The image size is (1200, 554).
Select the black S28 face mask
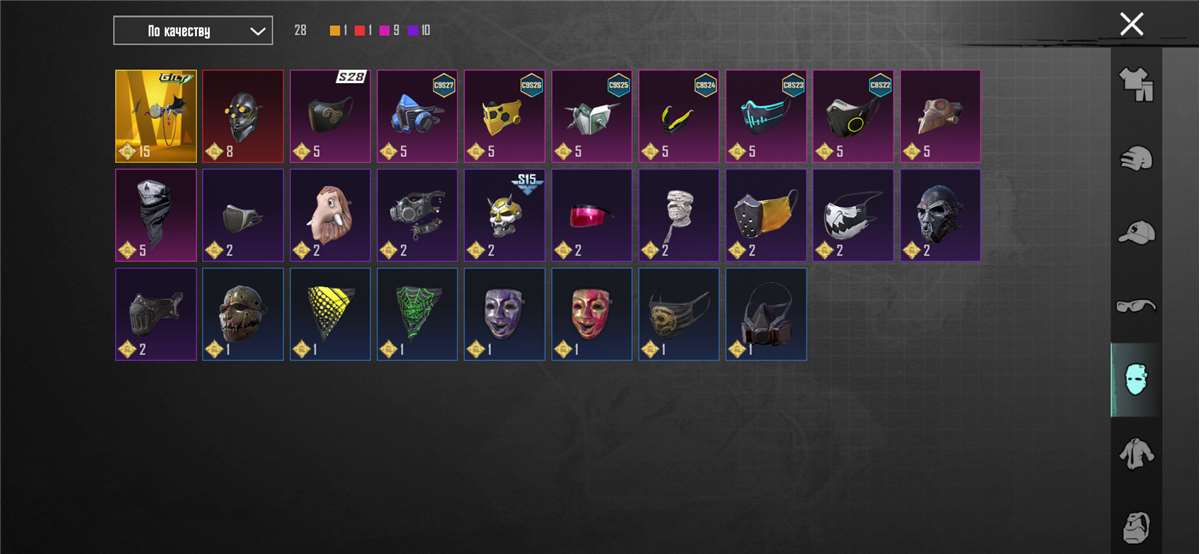click(330, 116)
